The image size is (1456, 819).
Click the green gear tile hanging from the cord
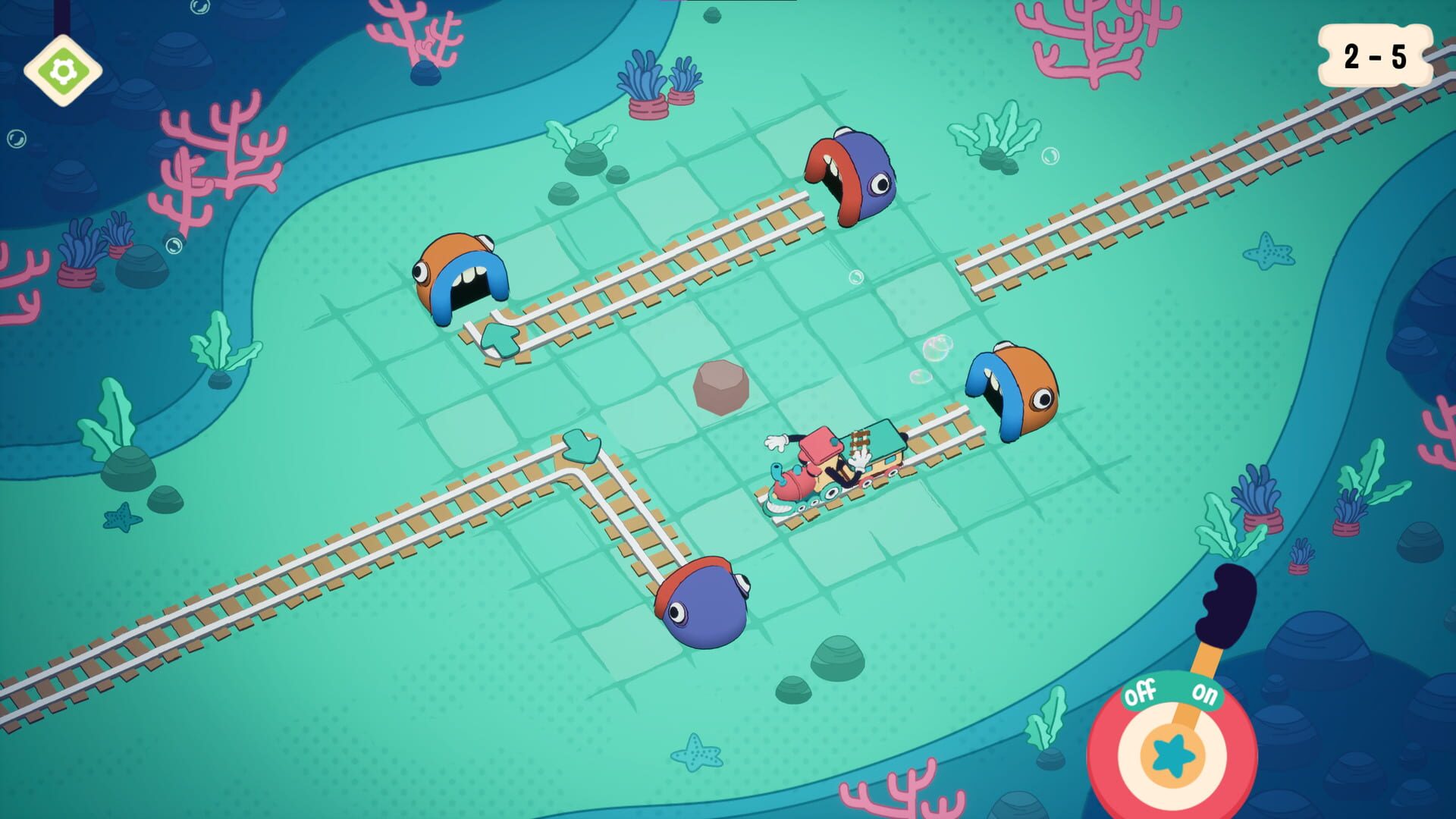[x=64, y=71]
